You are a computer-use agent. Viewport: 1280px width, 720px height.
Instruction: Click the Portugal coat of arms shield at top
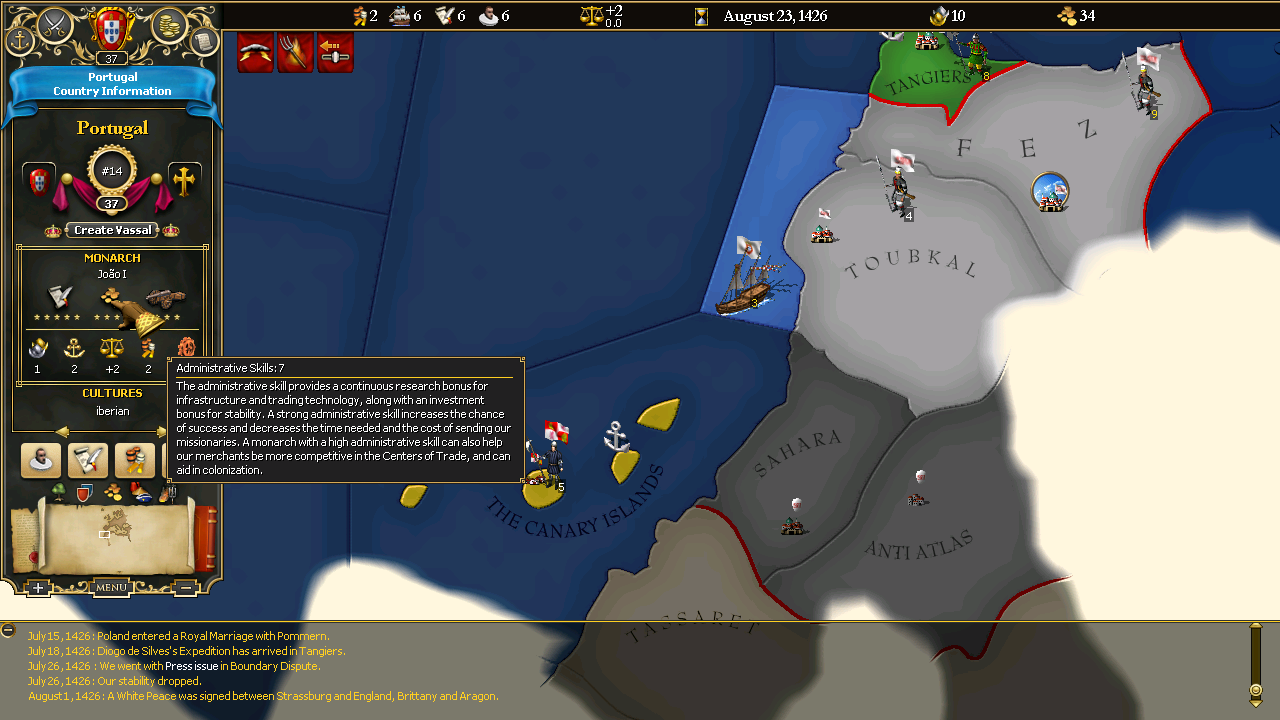point(111,26)
